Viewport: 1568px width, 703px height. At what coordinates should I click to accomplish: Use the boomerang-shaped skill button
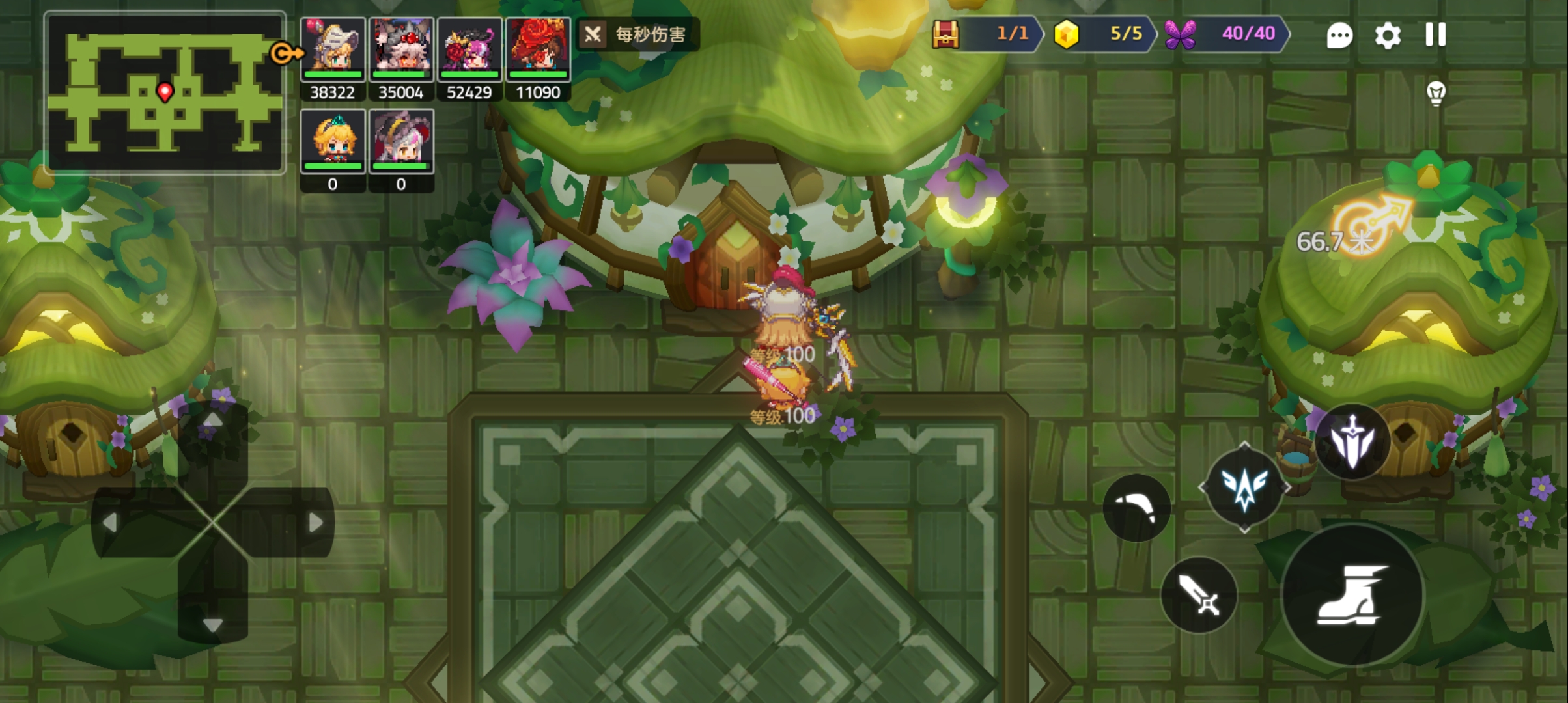(x=1136, y=508)
